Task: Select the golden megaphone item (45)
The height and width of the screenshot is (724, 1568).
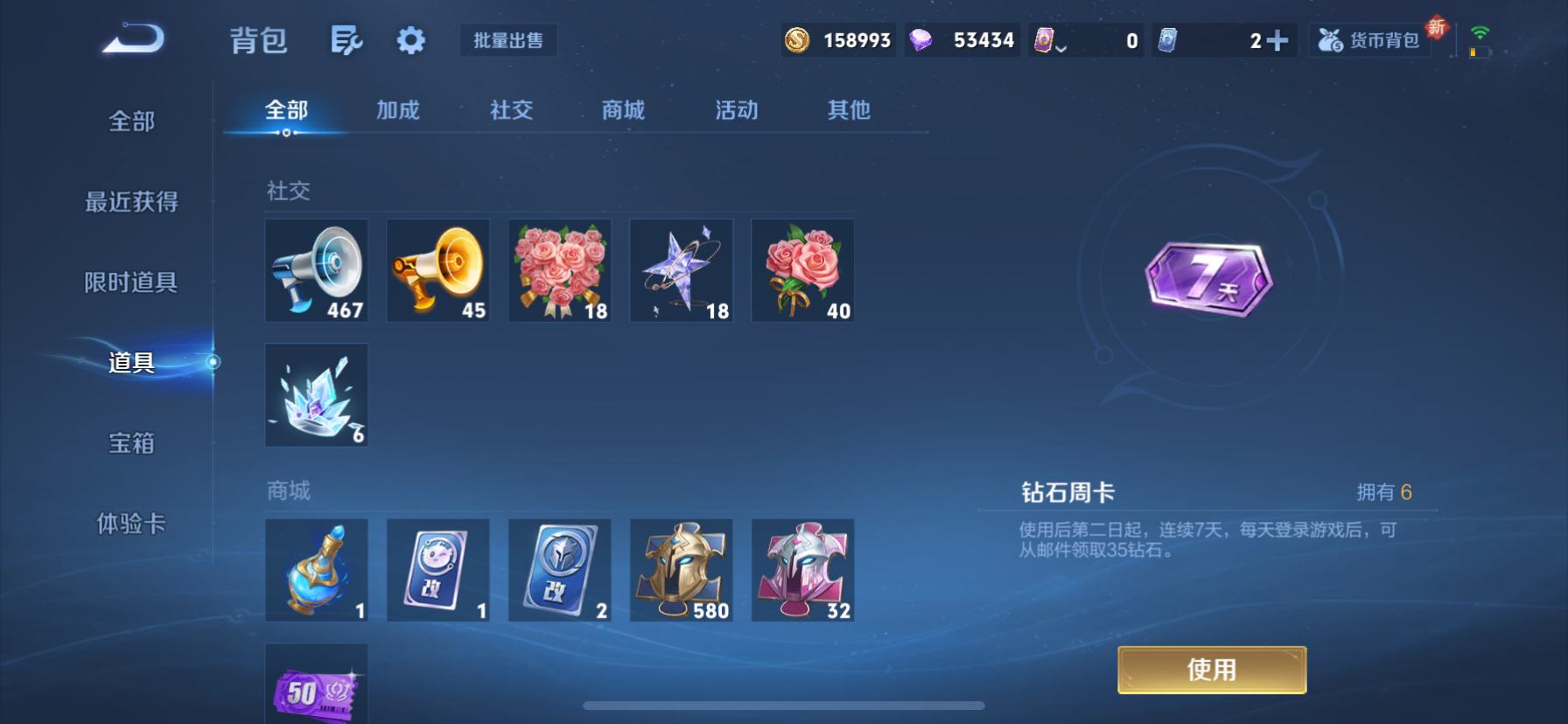Action: pos(437,270)
